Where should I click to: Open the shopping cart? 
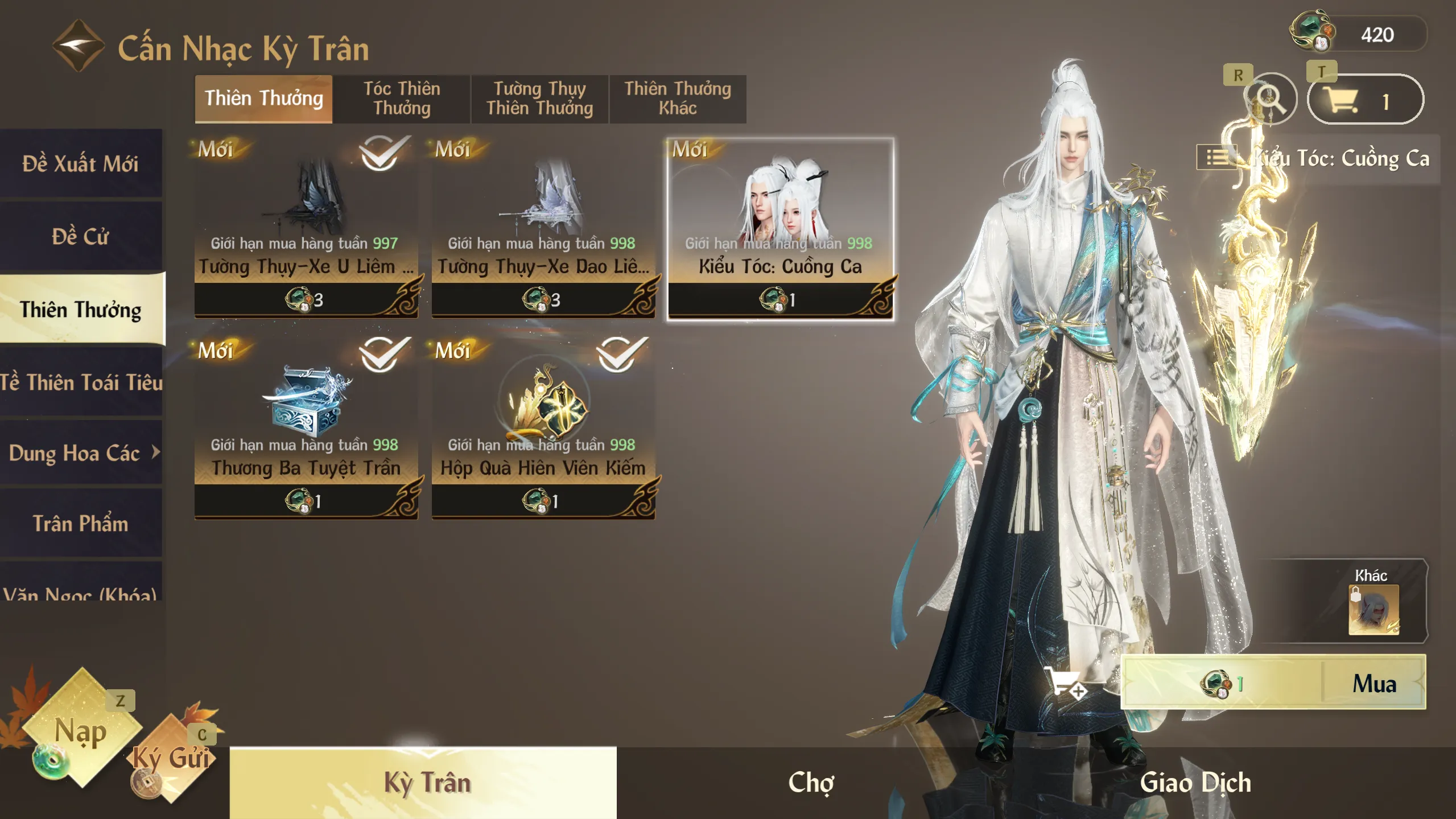click(1364, 100)
